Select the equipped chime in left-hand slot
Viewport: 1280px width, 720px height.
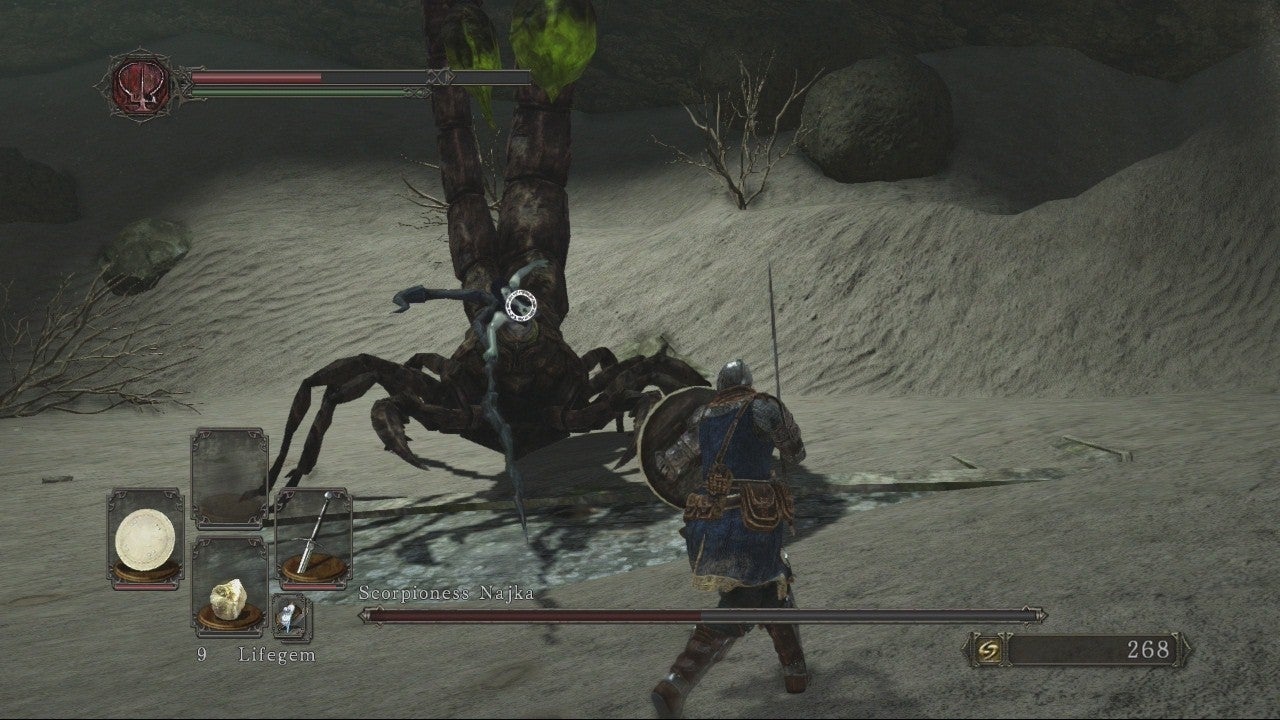145,535
